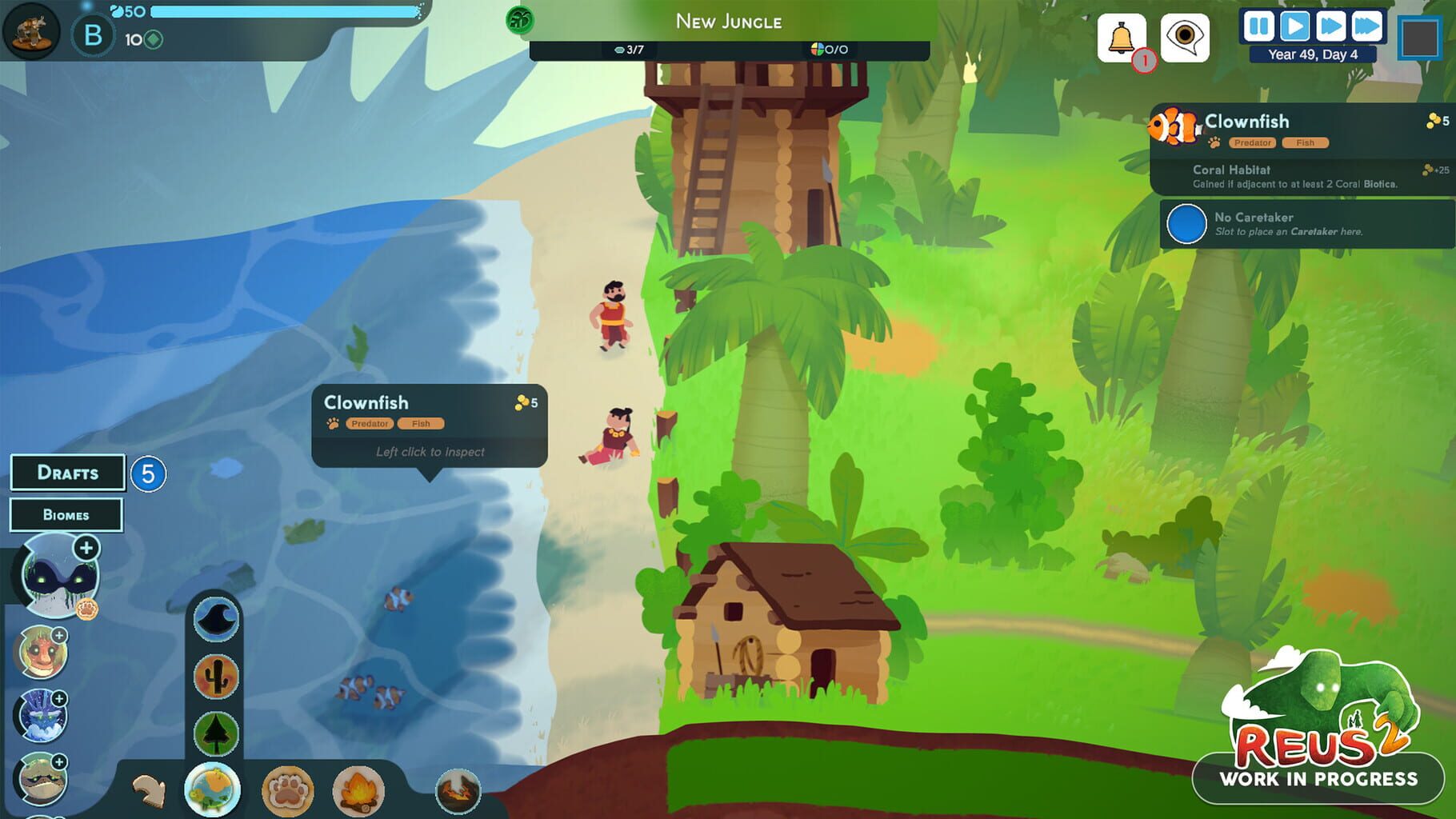Open the Biomes panel
1456x819 pixels.
click(x=67, y=514)
